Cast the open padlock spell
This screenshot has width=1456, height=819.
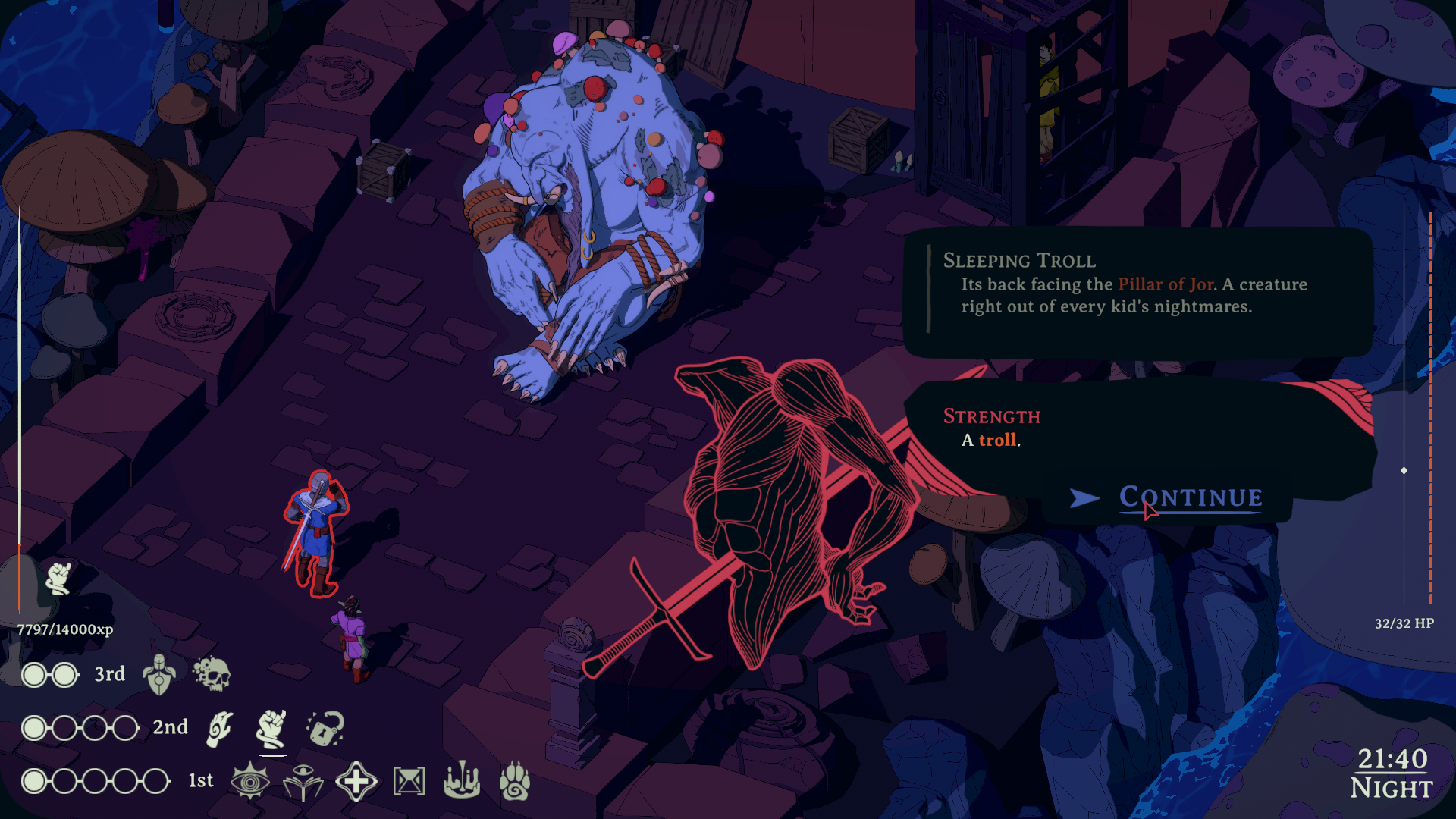pos(325,729)
